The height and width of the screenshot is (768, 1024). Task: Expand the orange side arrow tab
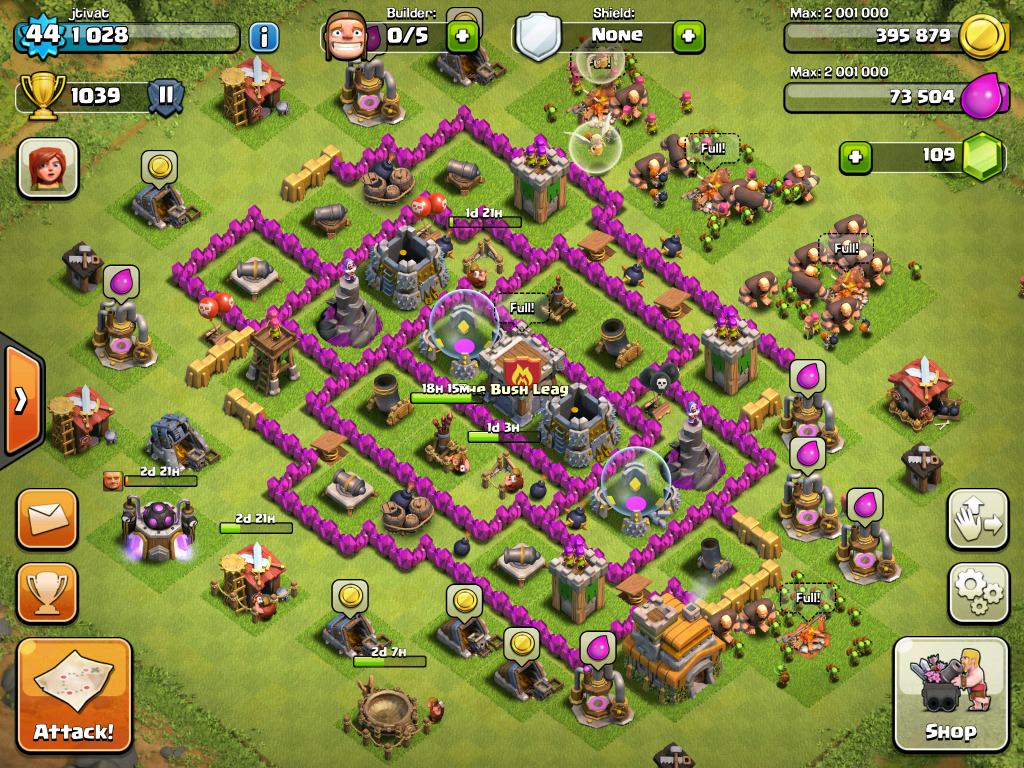click(x=21, y=400)
